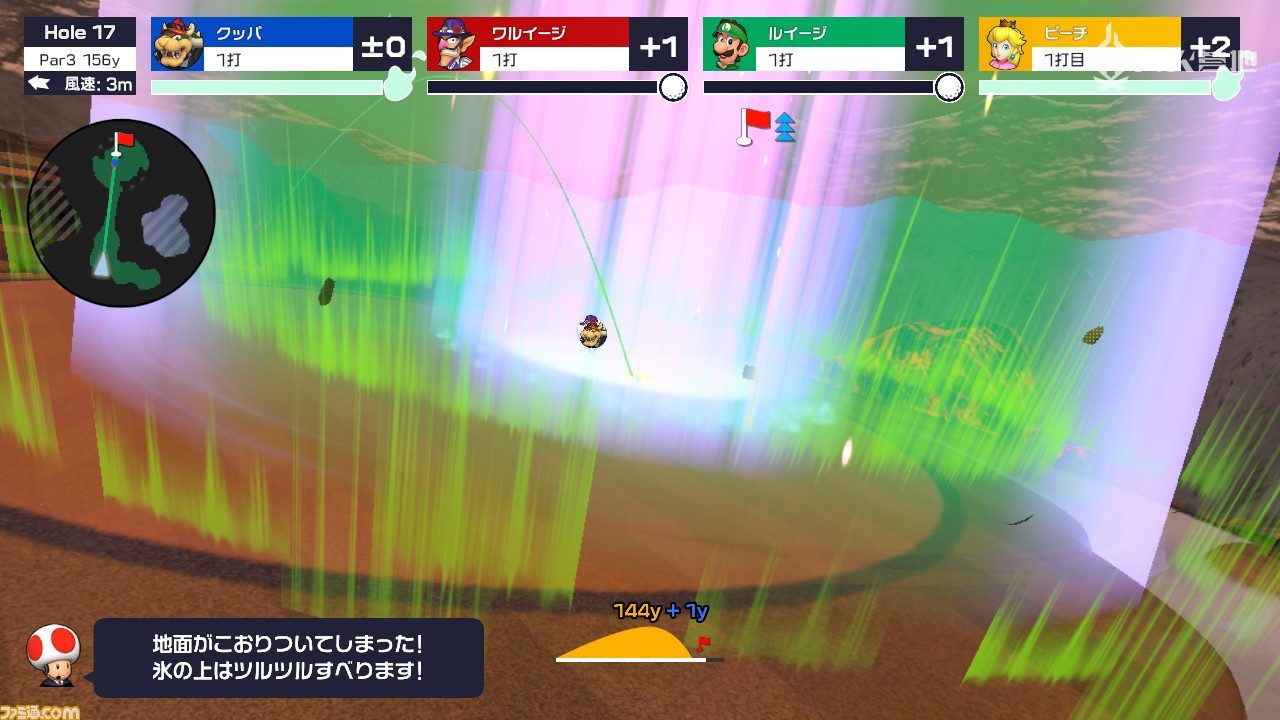Select Peach's player panel (ピーチ)

[x=1108, y=45]
